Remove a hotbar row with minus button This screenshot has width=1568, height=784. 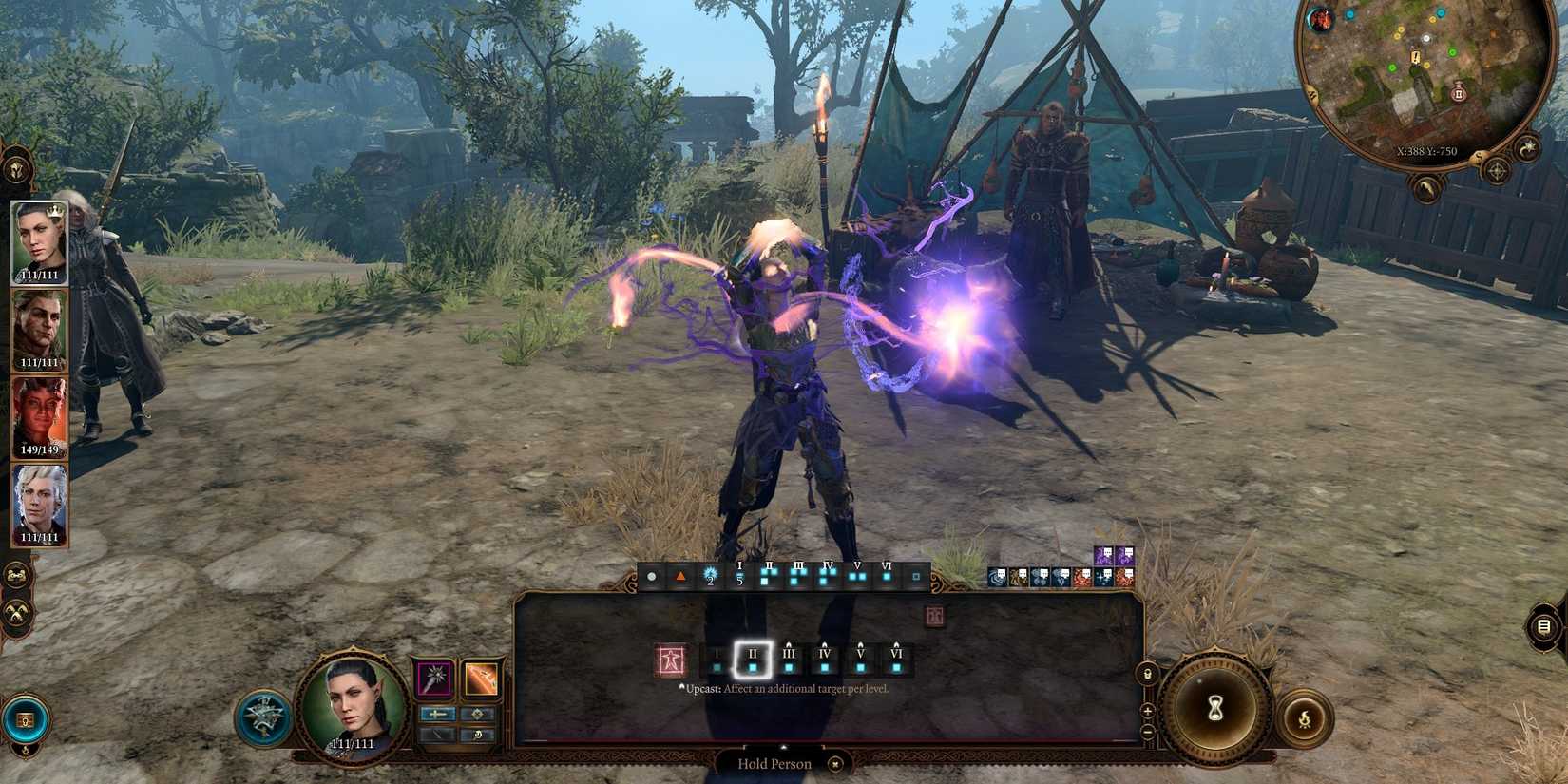[1147, 732]
